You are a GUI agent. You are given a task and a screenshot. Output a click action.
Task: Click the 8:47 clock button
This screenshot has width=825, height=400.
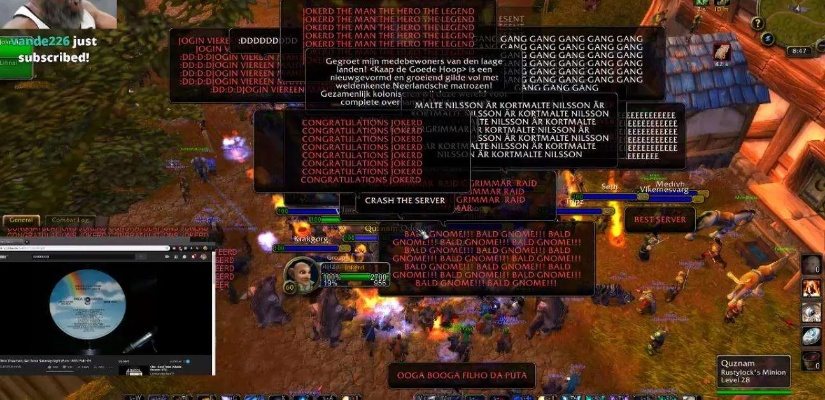point(798,50)
